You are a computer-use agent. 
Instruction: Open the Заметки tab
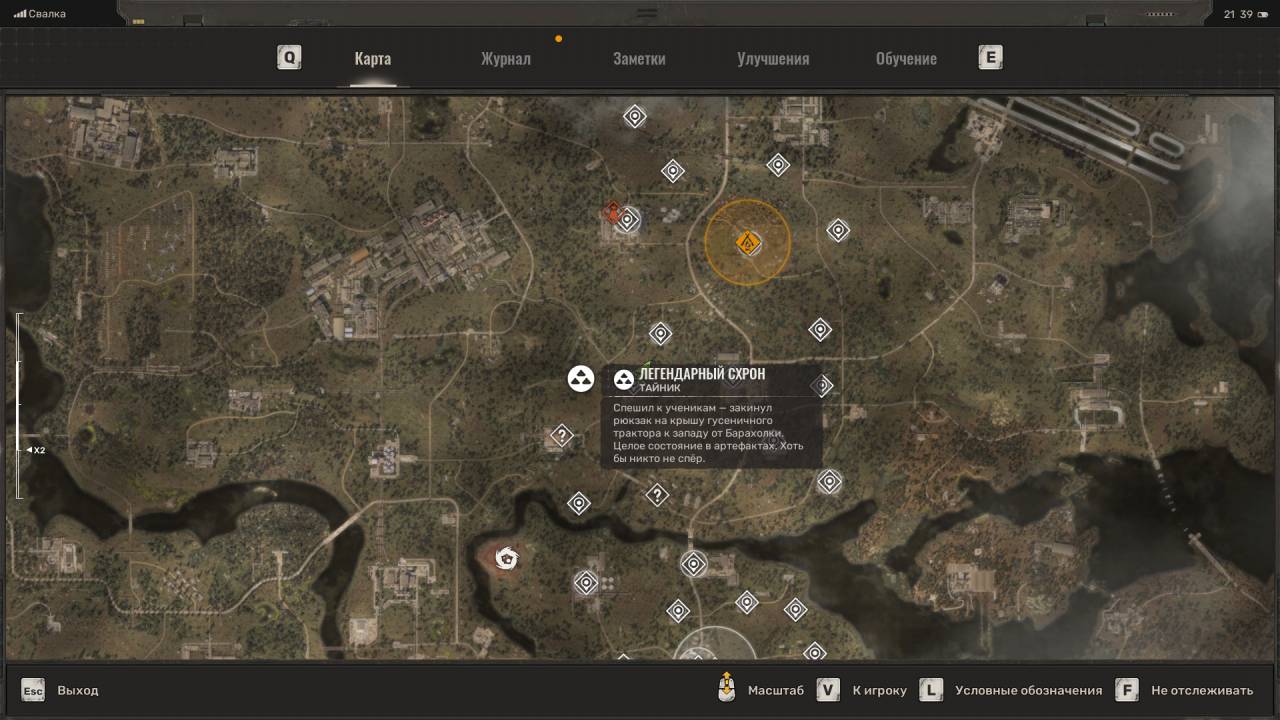(x=639, y=58)
